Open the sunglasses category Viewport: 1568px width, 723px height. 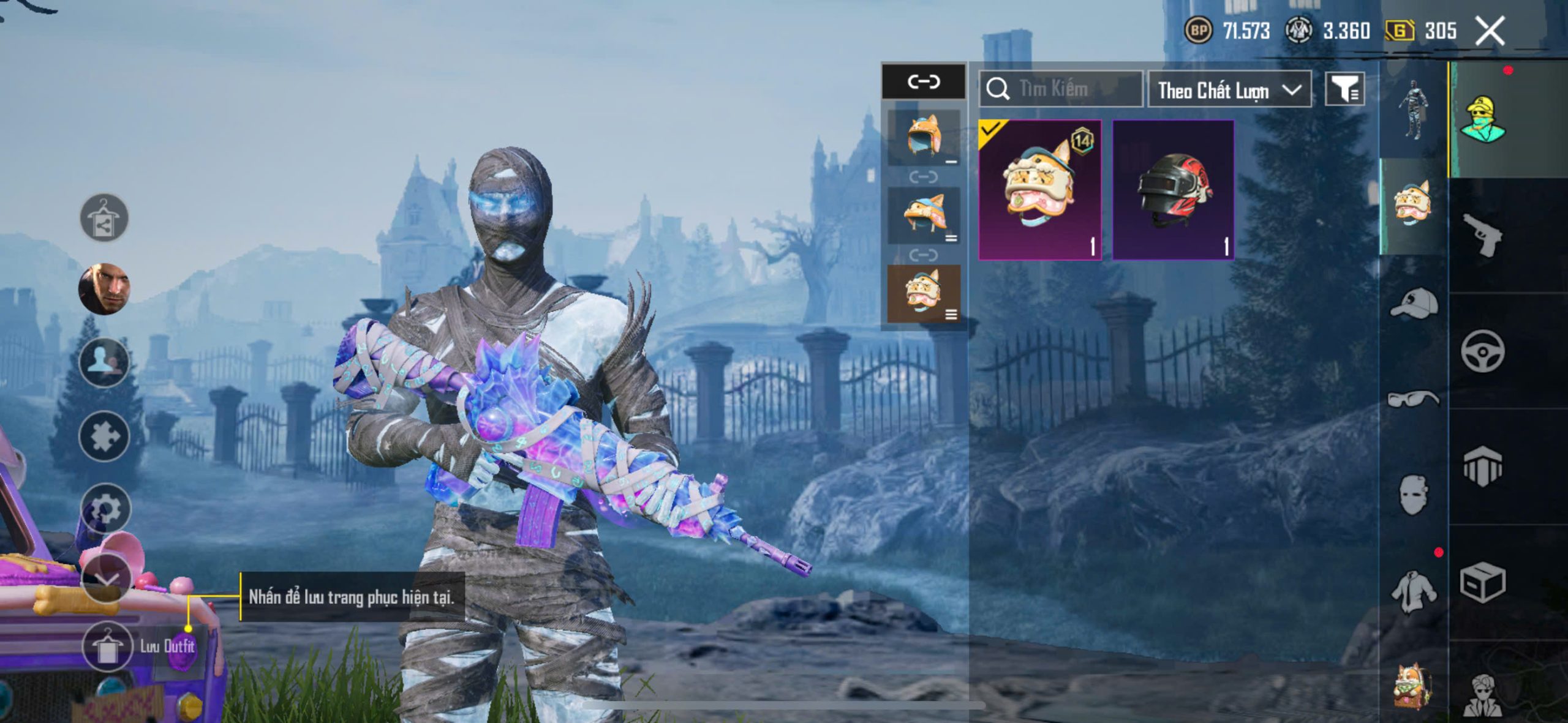[1414, 399]
